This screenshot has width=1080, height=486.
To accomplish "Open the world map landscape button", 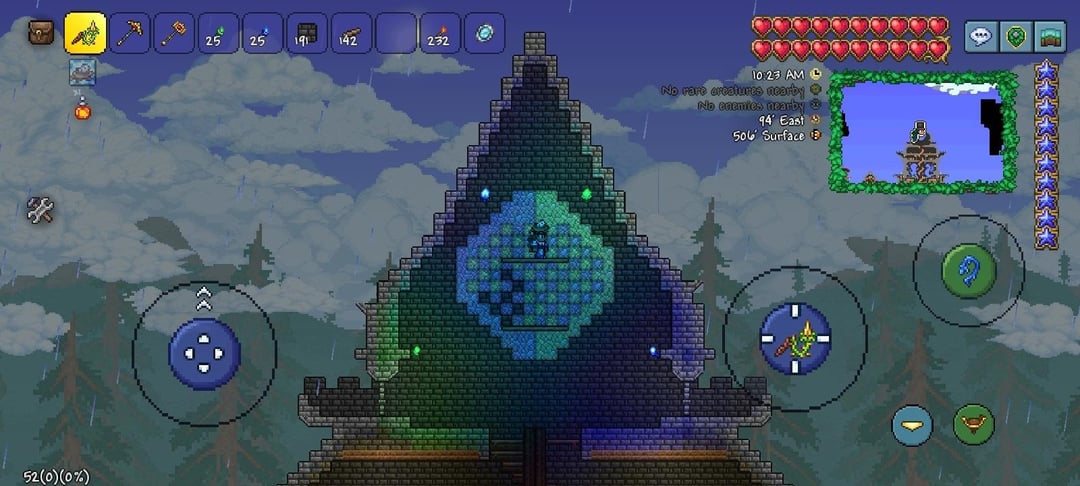I will [1049, 37].
